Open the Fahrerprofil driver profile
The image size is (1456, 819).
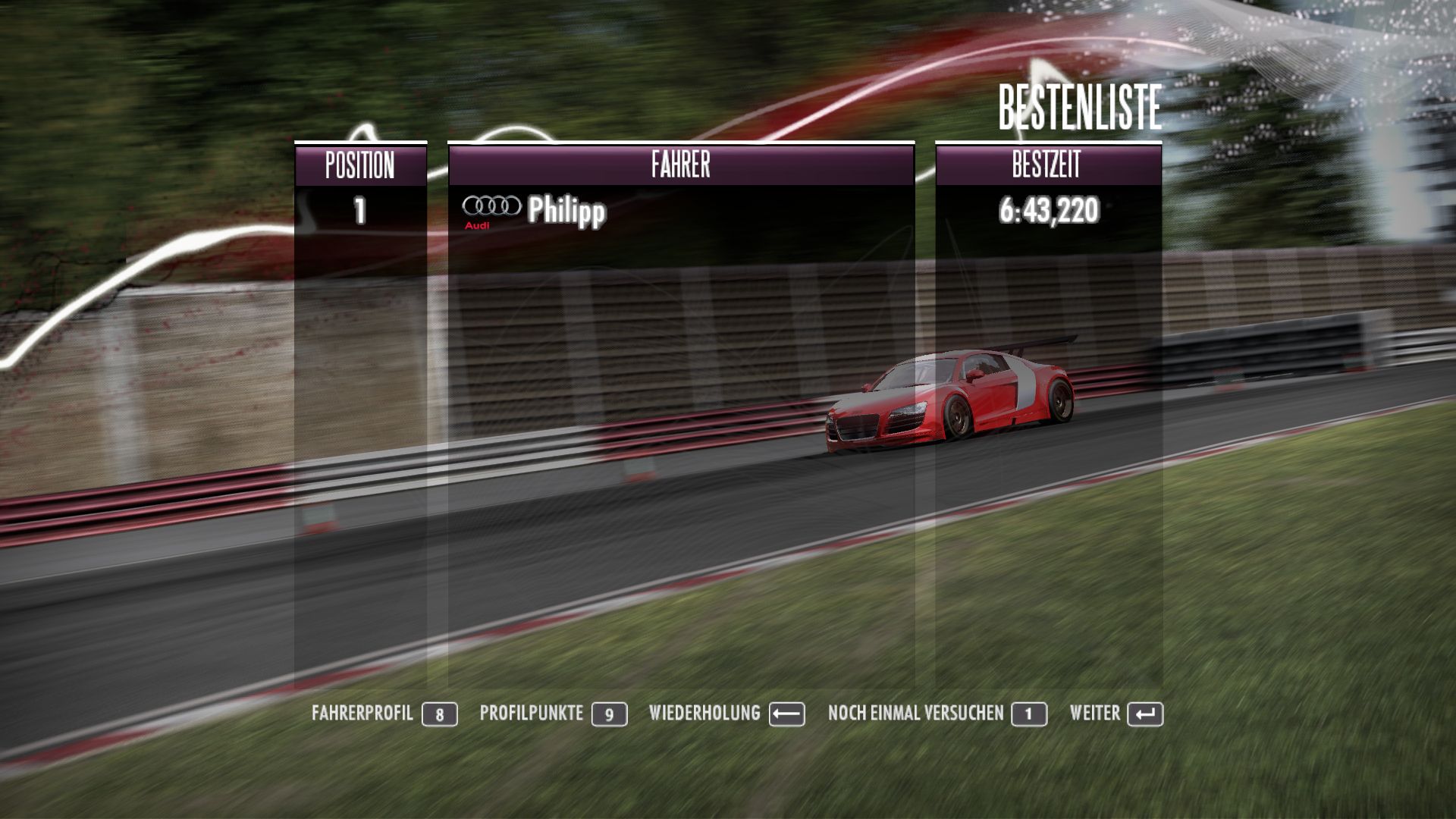[x=383, y=714]
